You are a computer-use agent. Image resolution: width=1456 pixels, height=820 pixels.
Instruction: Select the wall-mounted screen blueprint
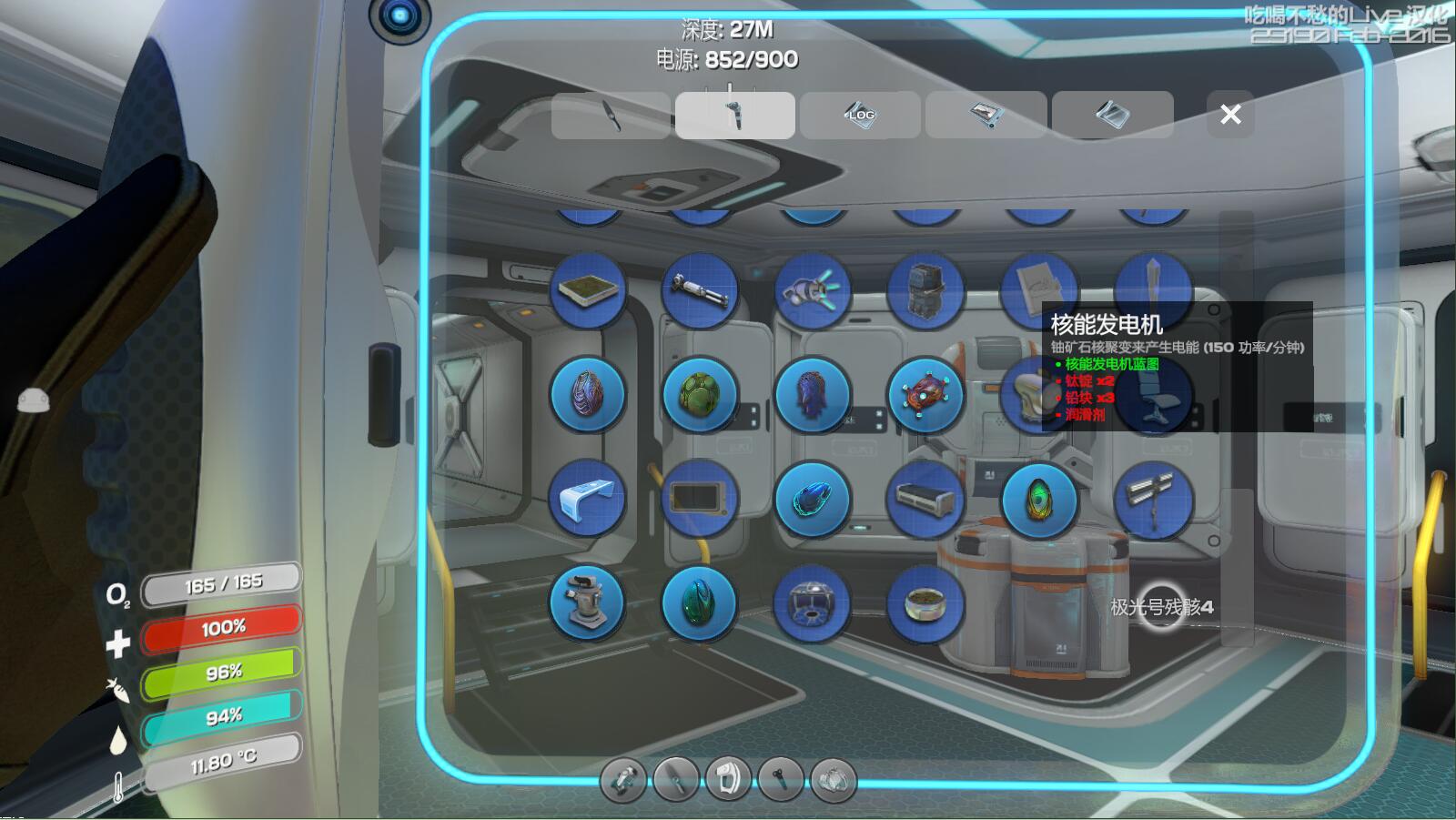click(x=700, y=499)
